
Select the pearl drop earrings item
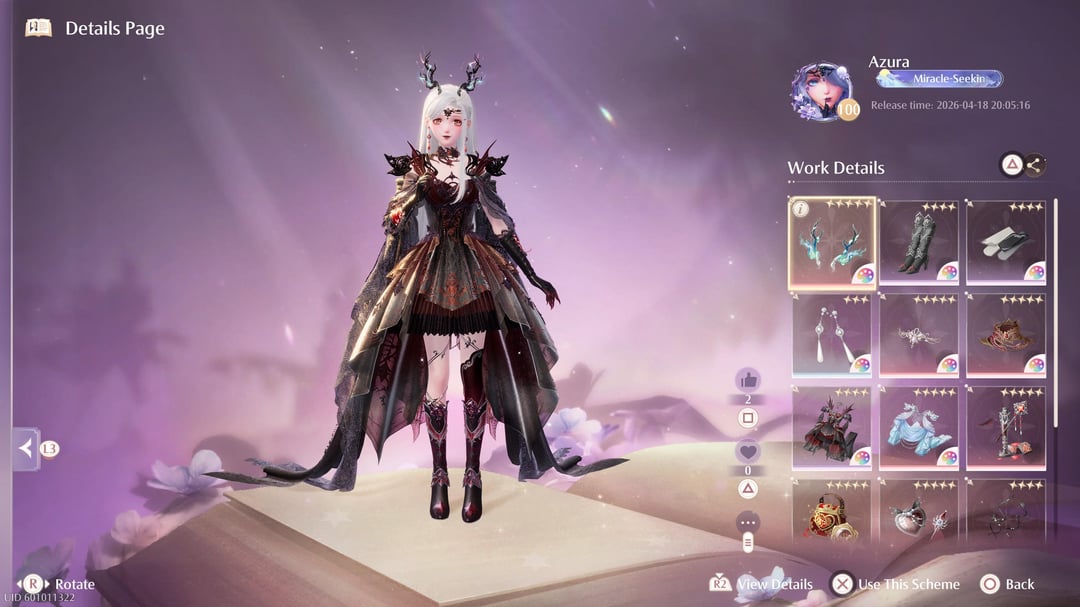point(832,335)
